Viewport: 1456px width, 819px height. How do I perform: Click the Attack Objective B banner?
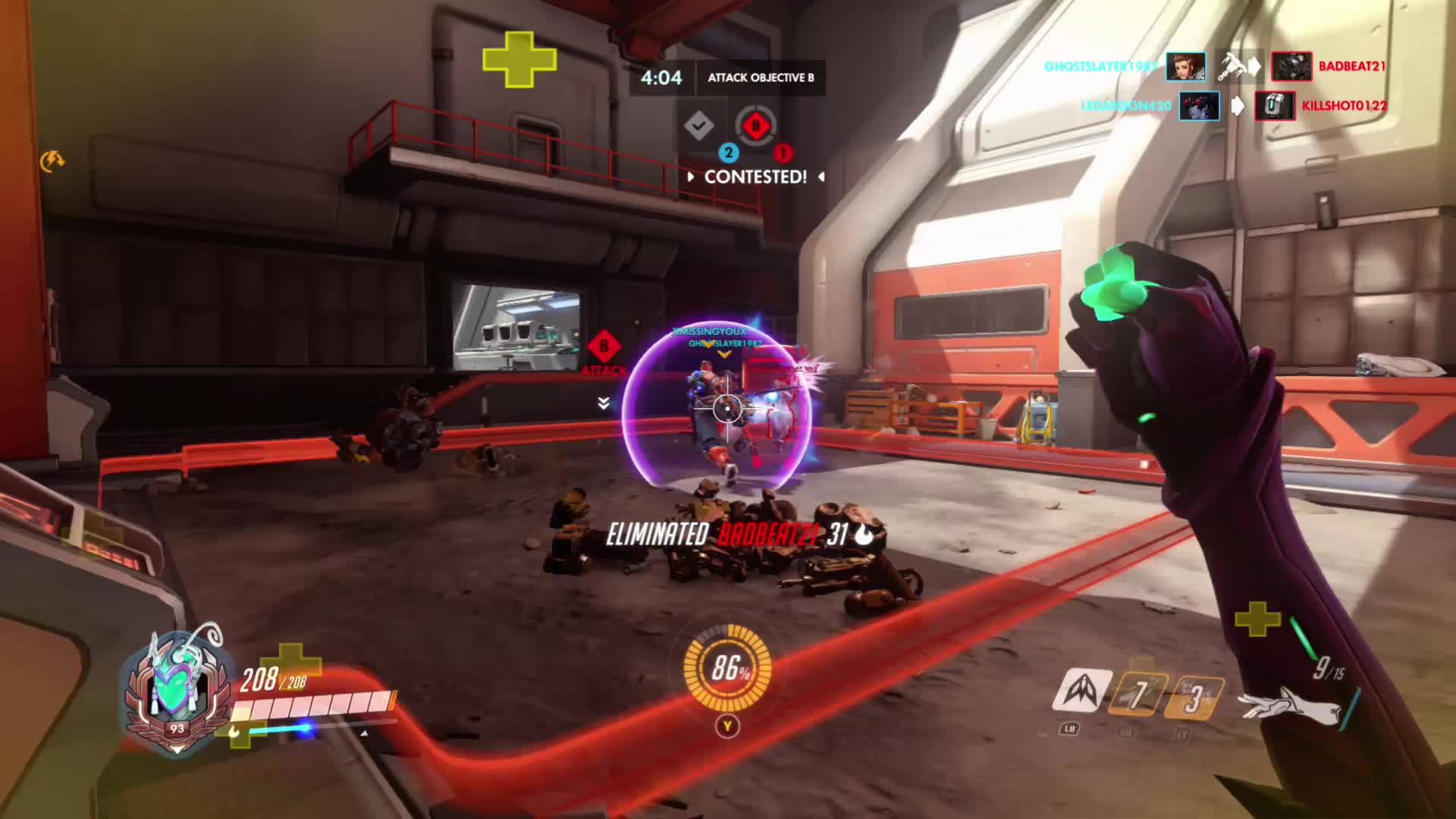click(761, 77)
